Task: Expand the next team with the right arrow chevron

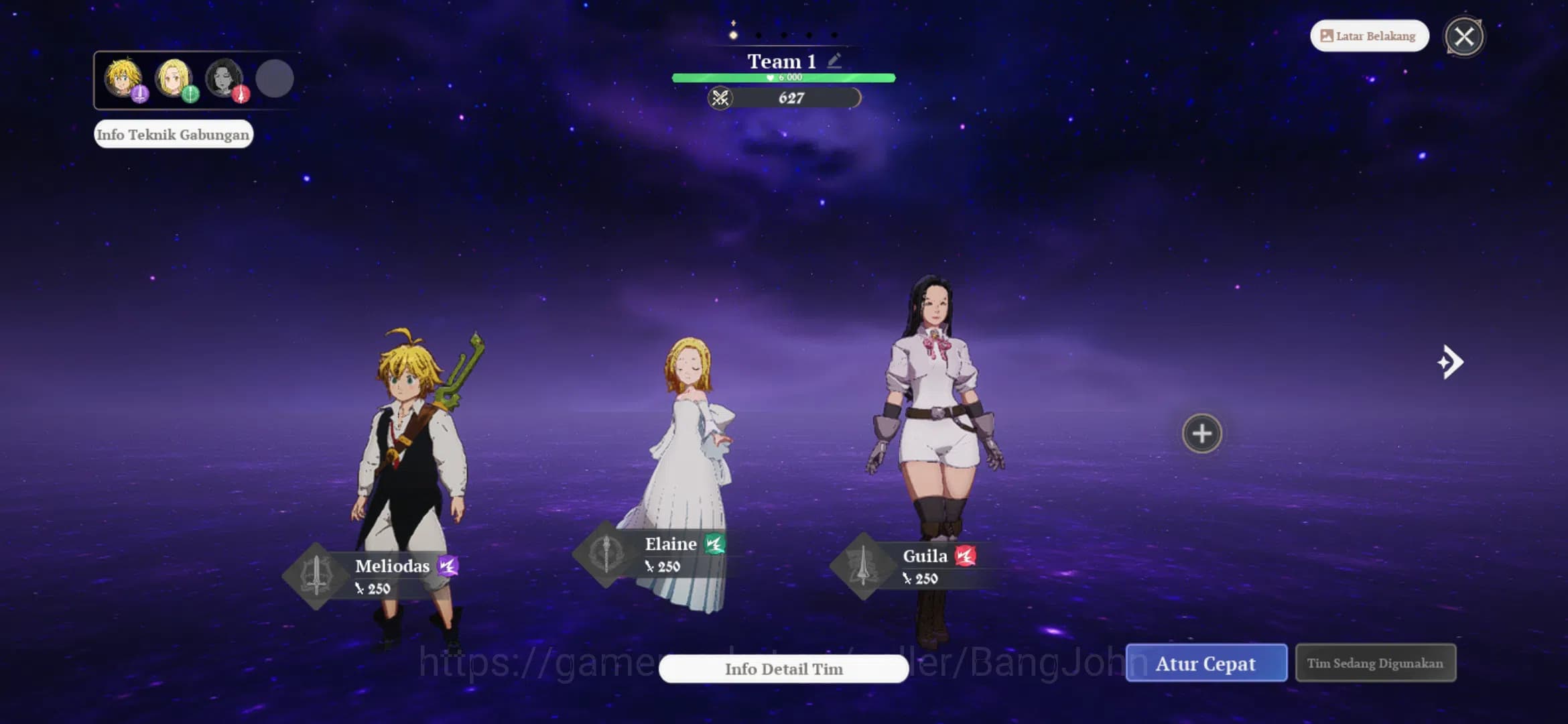Action: click(1451, 361)
